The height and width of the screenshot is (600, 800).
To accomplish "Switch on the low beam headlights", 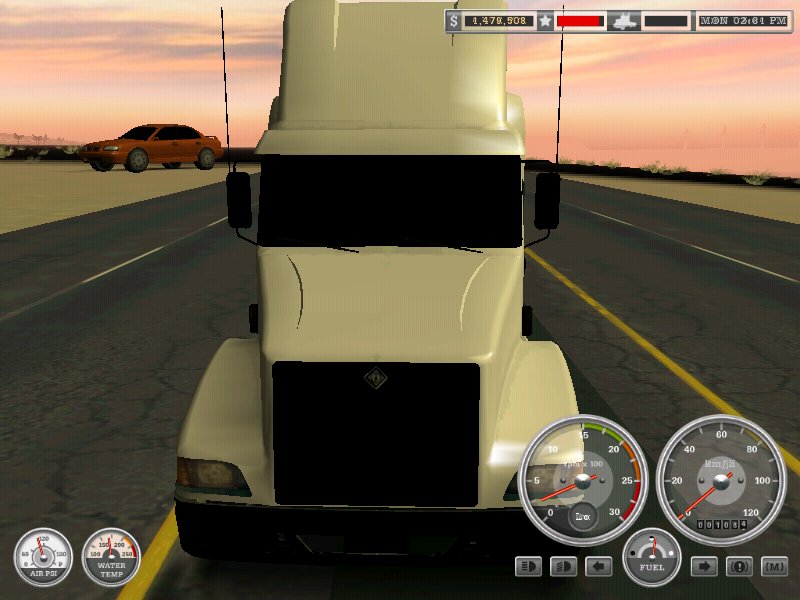I will pos(564,567).
